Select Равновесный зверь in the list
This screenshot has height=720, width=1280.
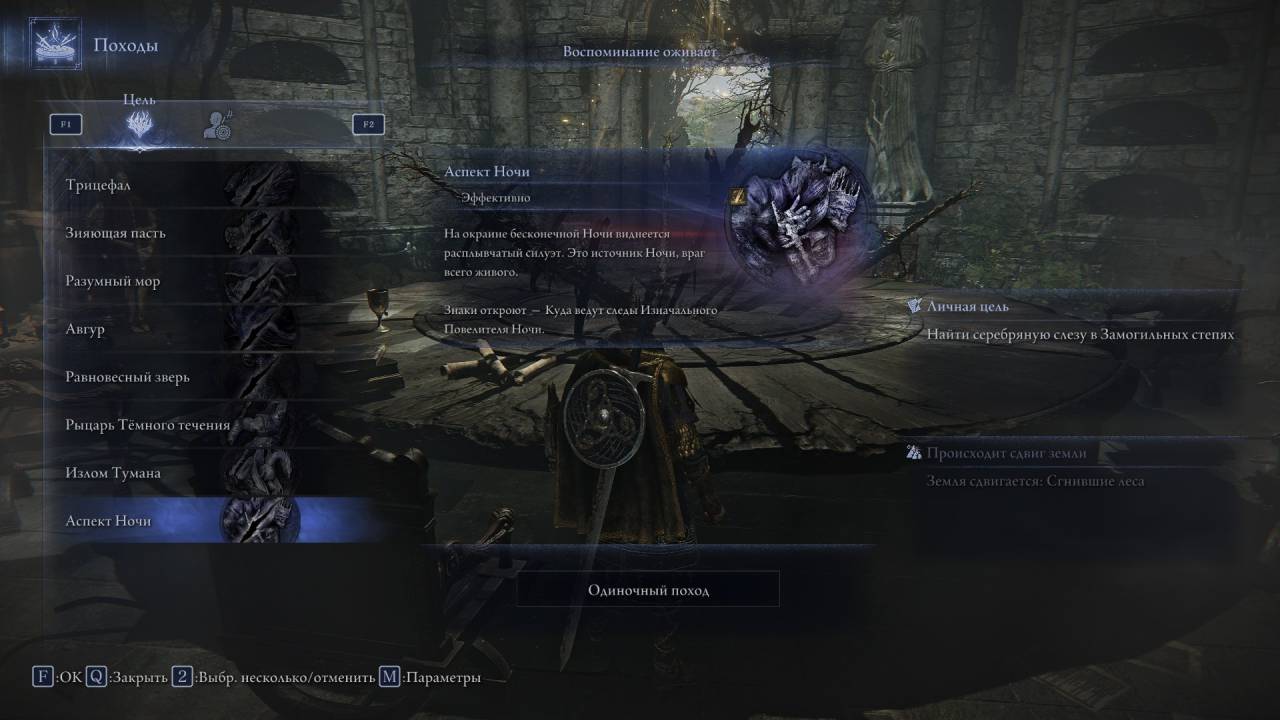pos(180,377)
